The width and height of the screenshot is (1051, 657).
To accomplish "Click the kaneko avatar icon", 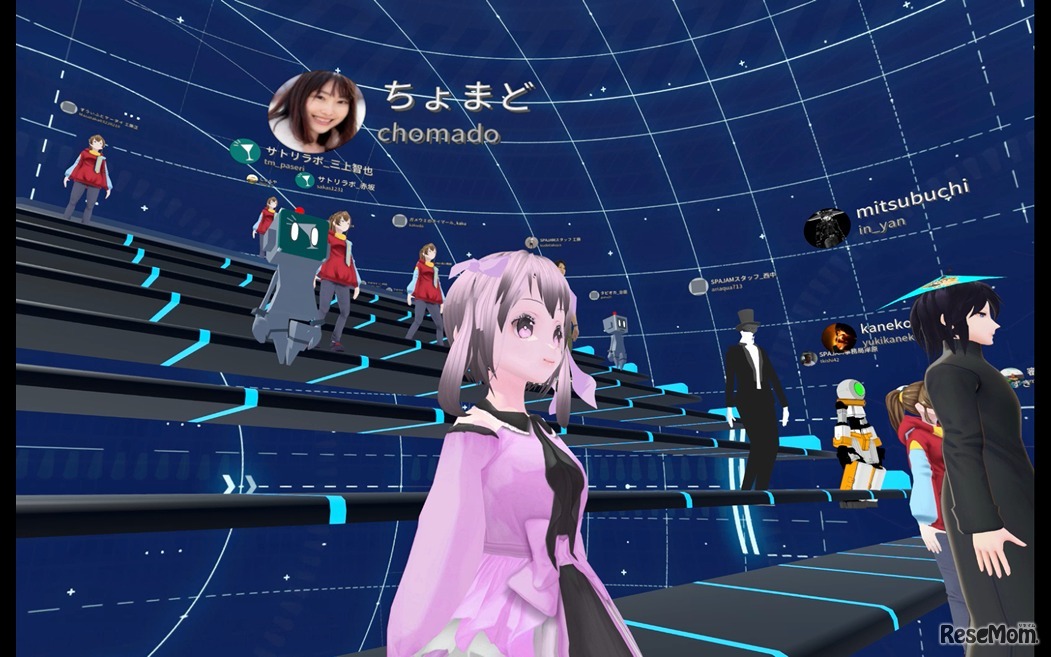I will pos(838,337).
